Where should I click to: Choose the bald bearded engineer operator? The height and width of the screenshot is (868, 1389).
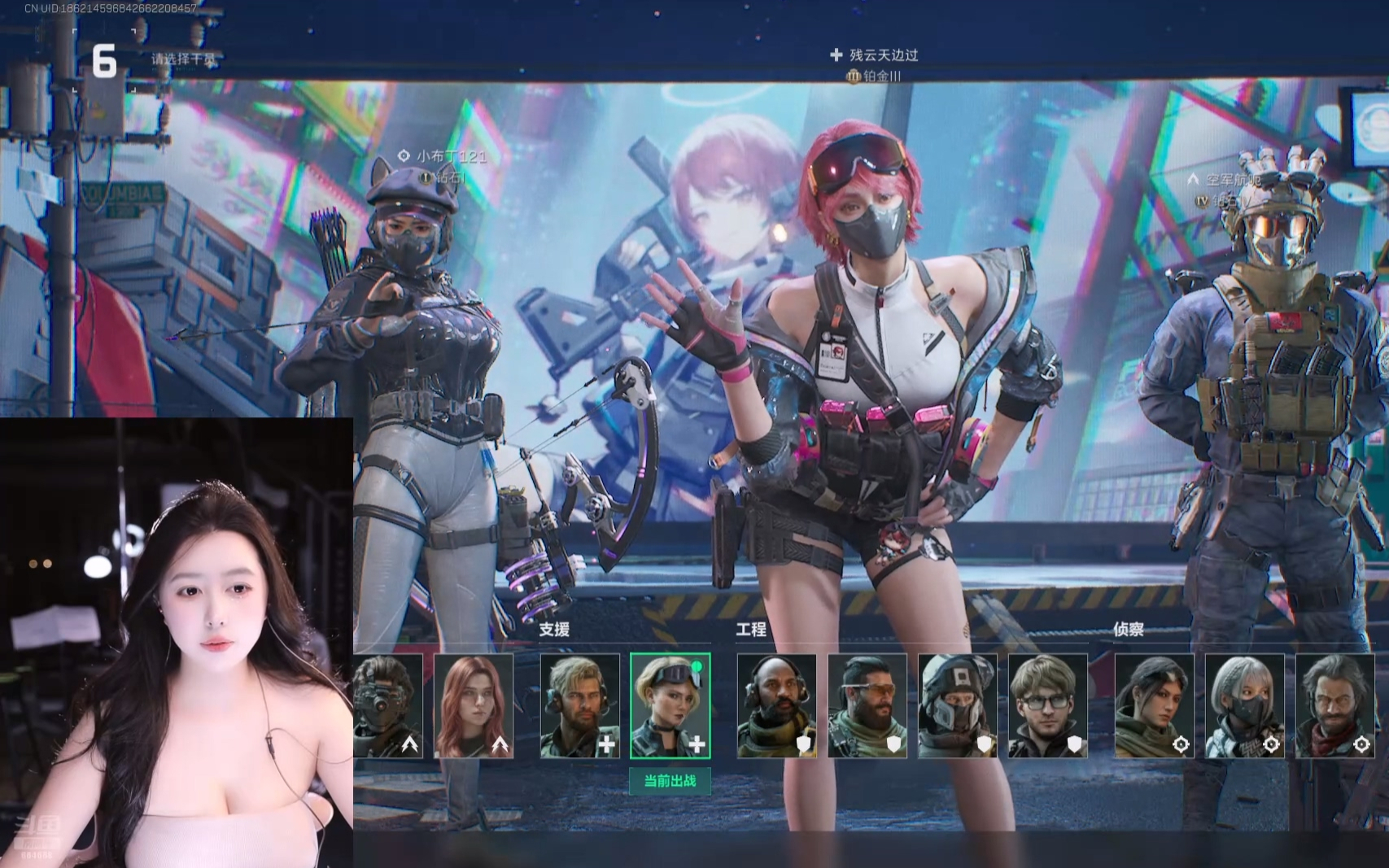(x=776, y=705)
